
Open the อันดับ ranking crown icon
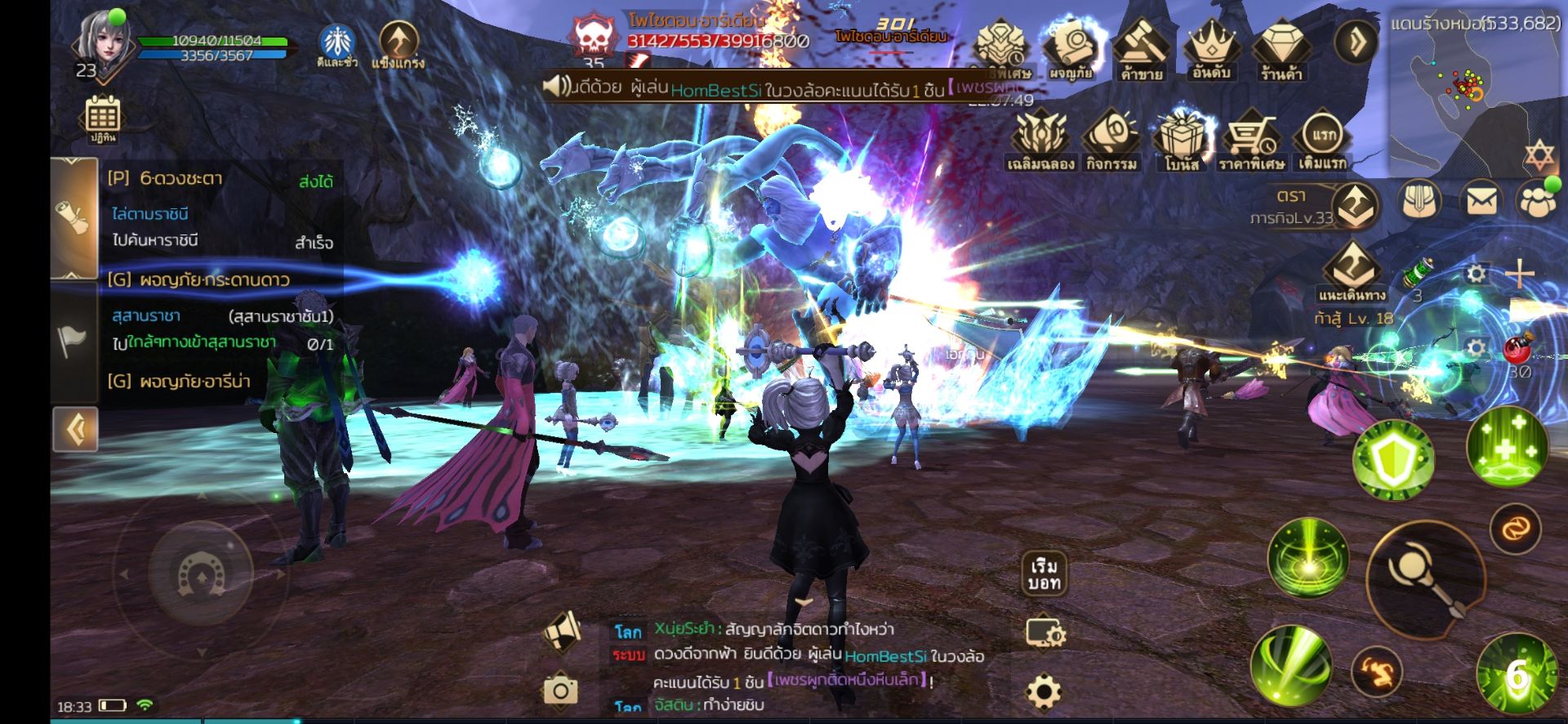[1211, 49]
